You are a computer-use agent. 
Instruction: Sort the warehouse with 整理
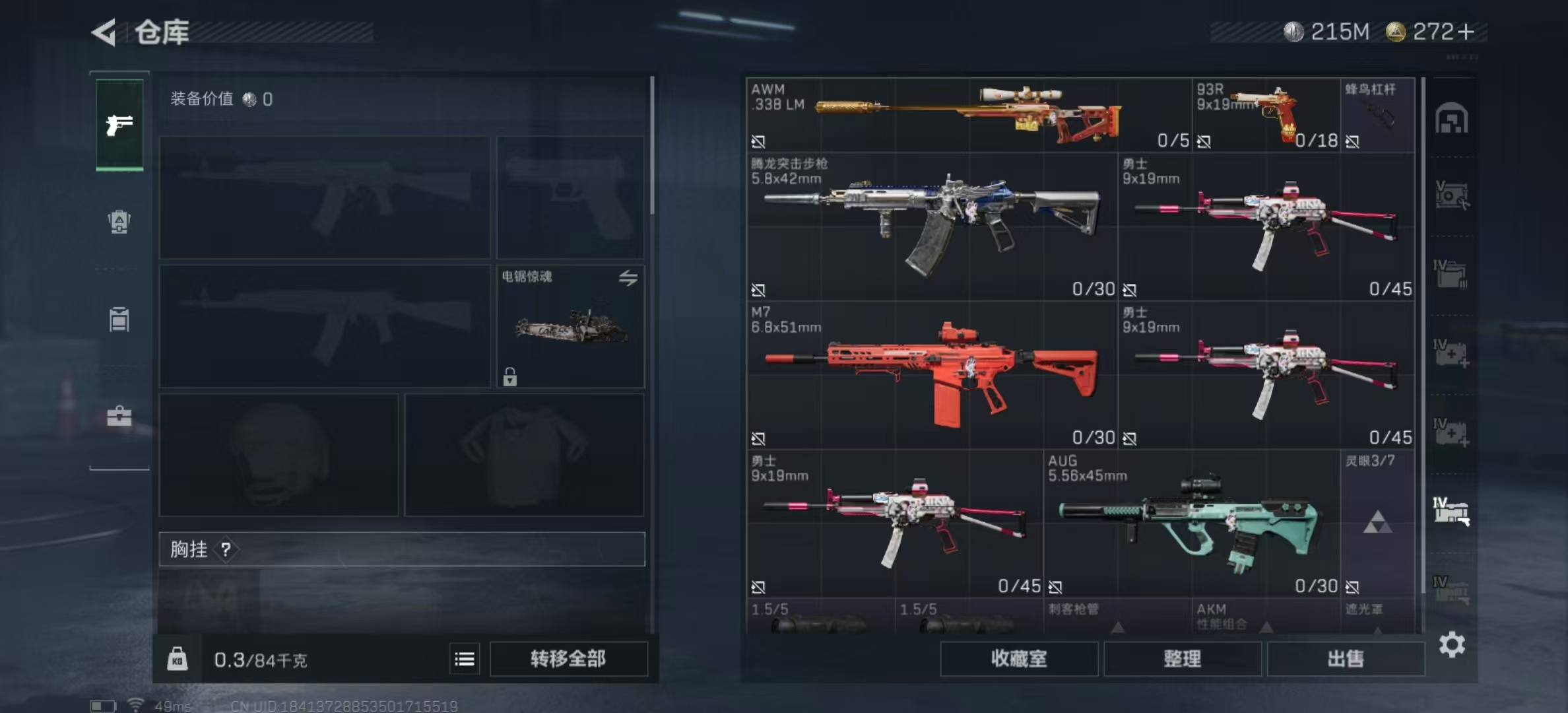[1182, 659]
